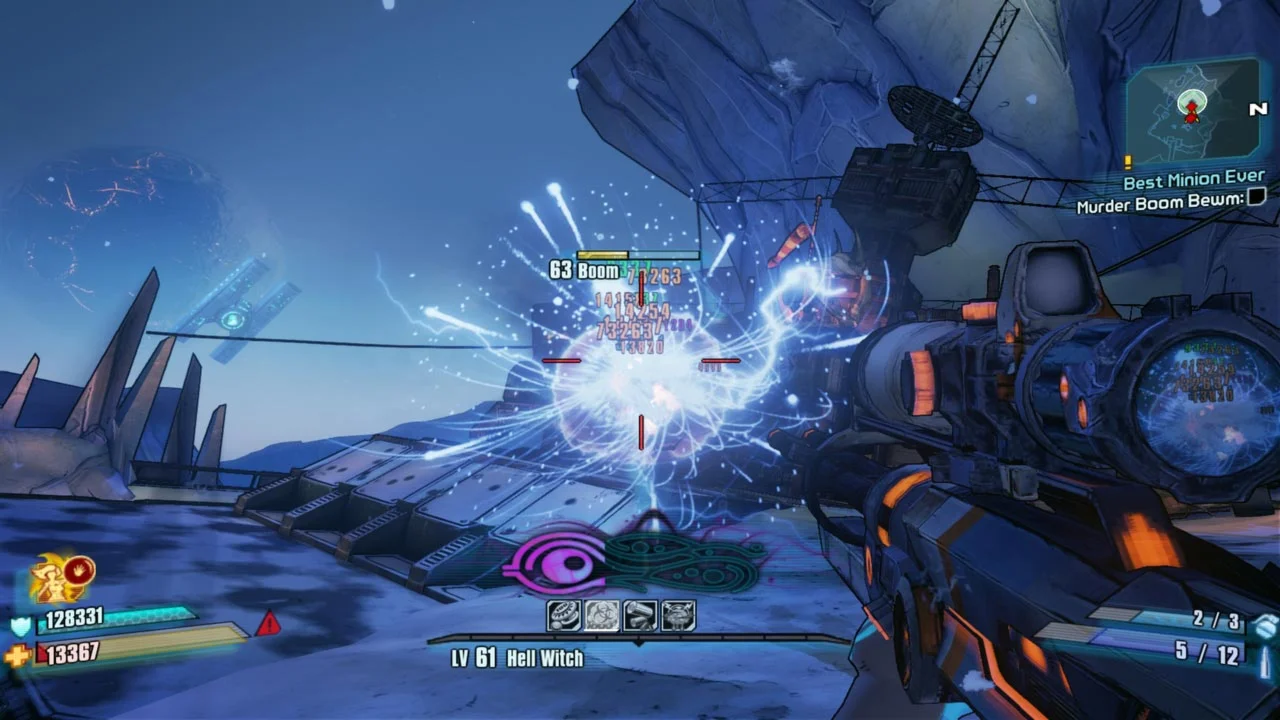The height and width of the screenshot is (720, 1280).
Task: Click the spinning disc status effect icon
Action: [x=563, y=616]
